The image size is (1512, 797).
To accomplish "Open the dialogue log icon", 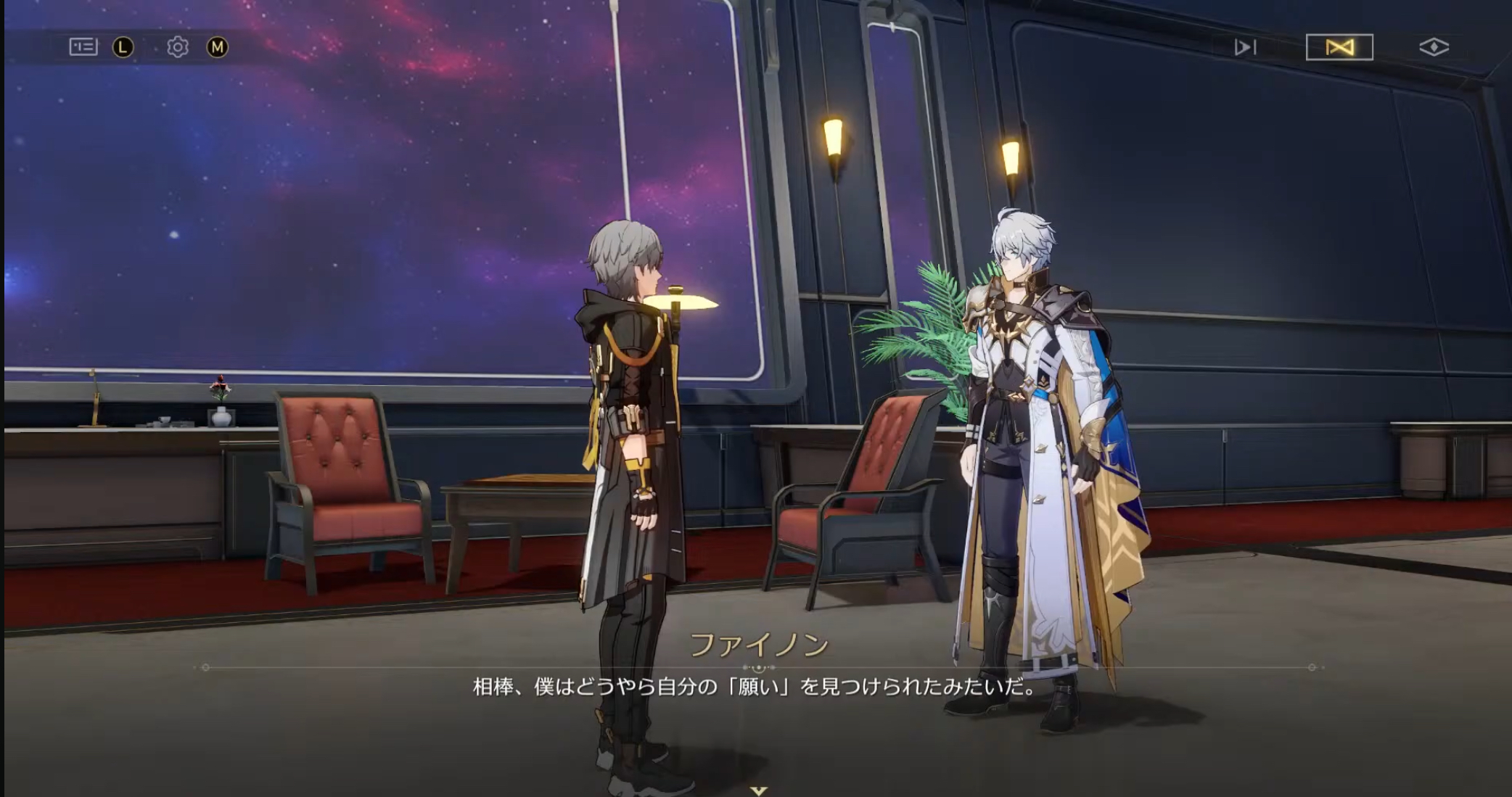I will click(83, 47).
